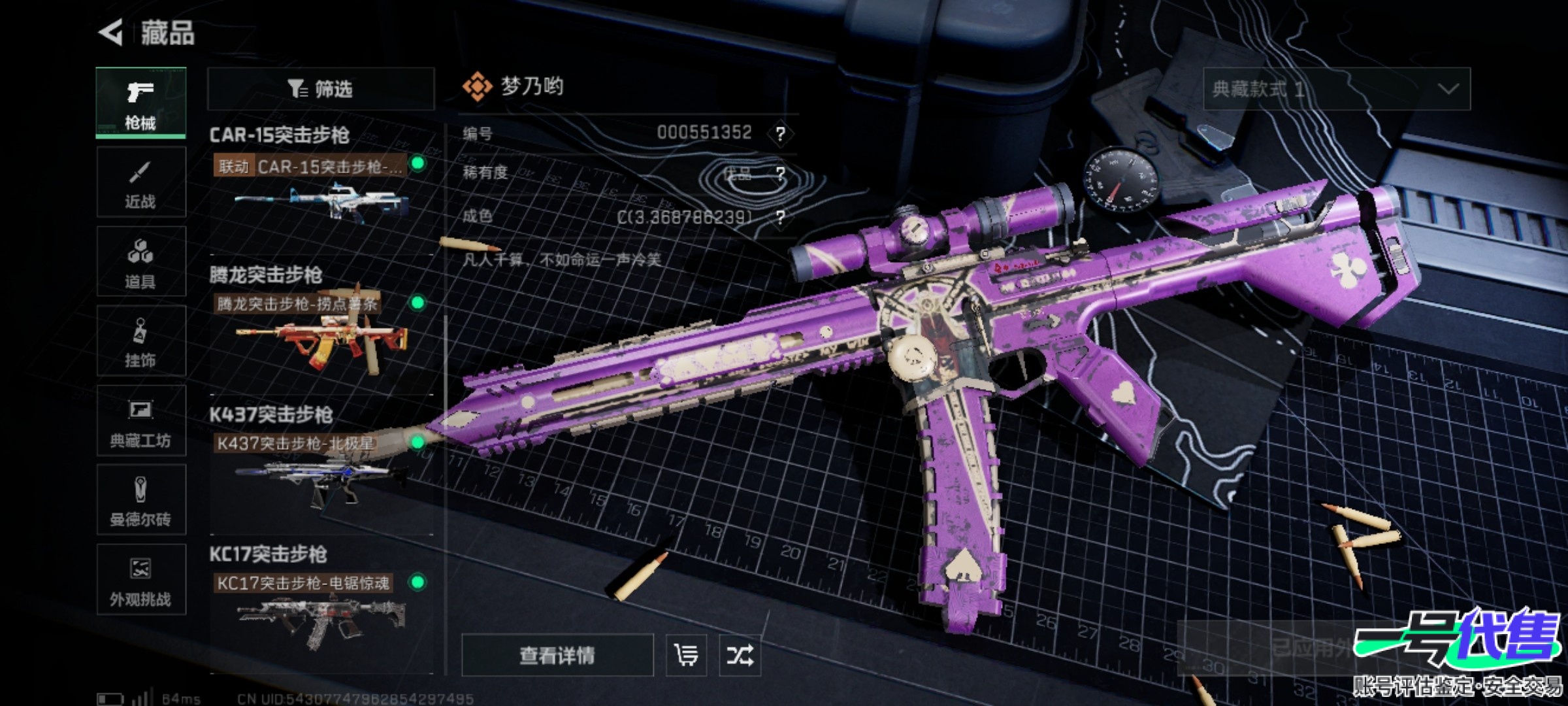Pick the K437突击步枪-北极星 skin
This screenshot has width=1568, height=706.
321,477
